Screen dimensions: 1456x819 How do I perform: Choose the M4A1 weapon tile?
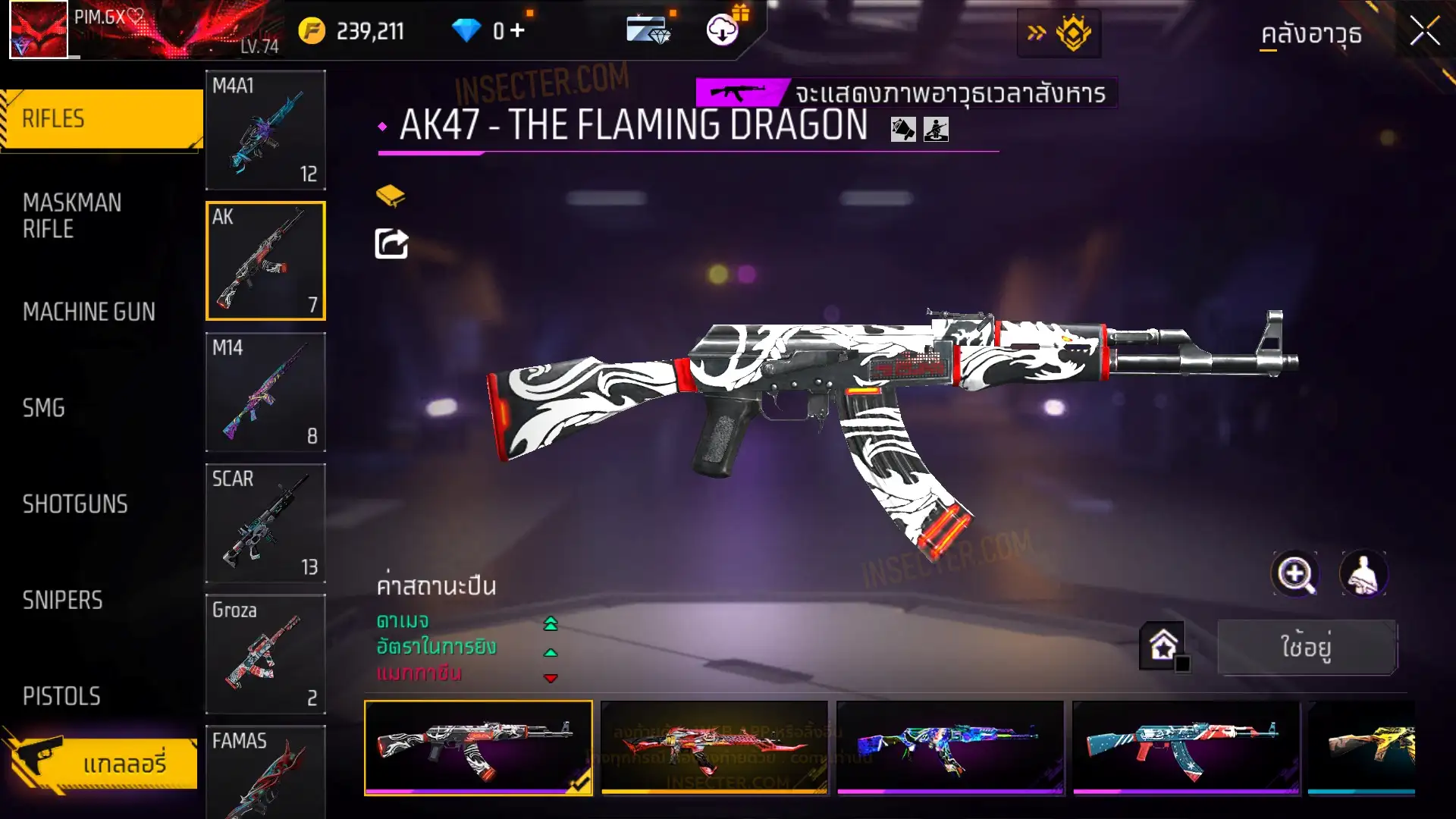(265, 130)
